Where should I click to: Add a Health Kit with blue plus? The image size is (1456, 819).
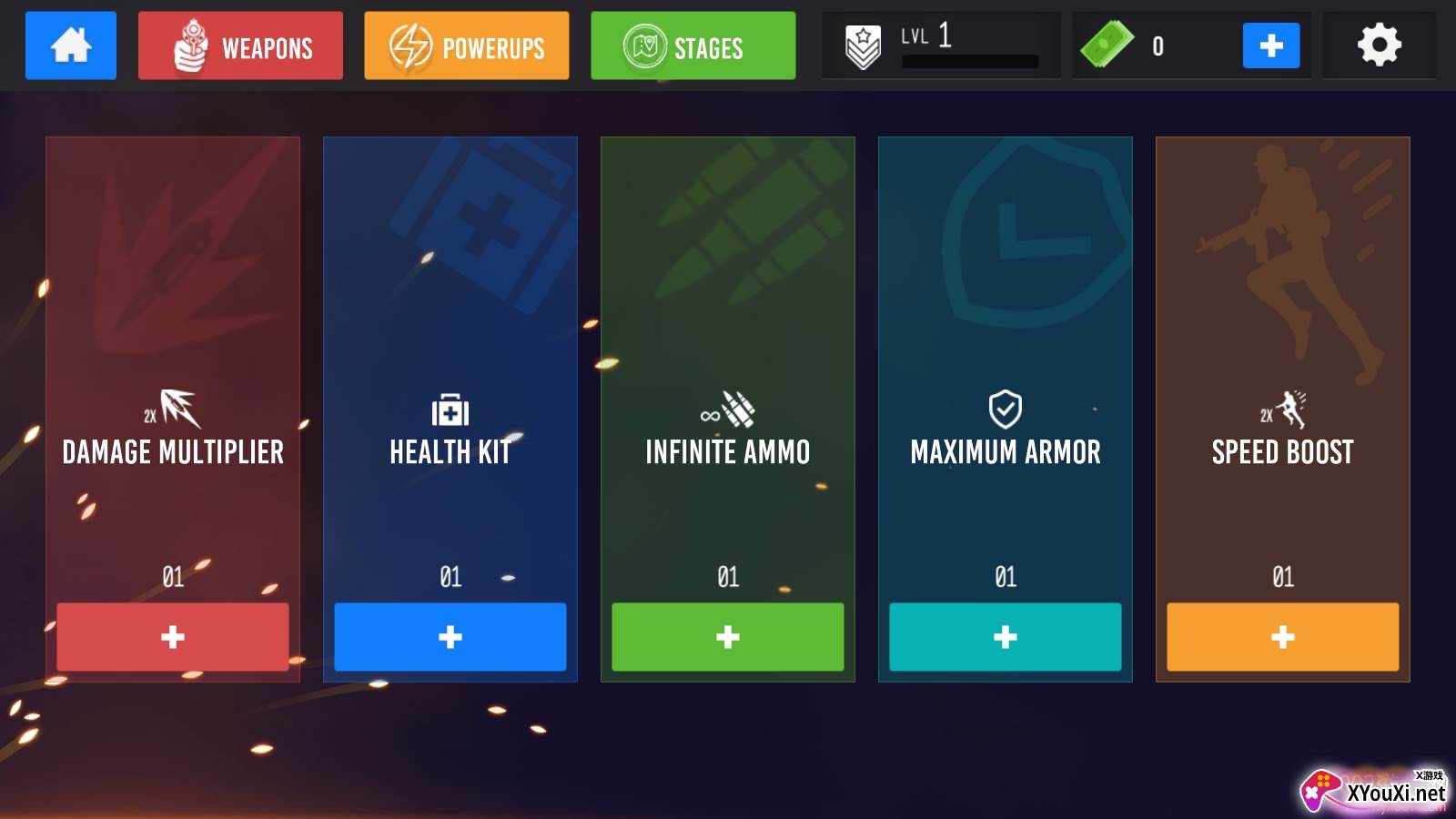[450, 637]
